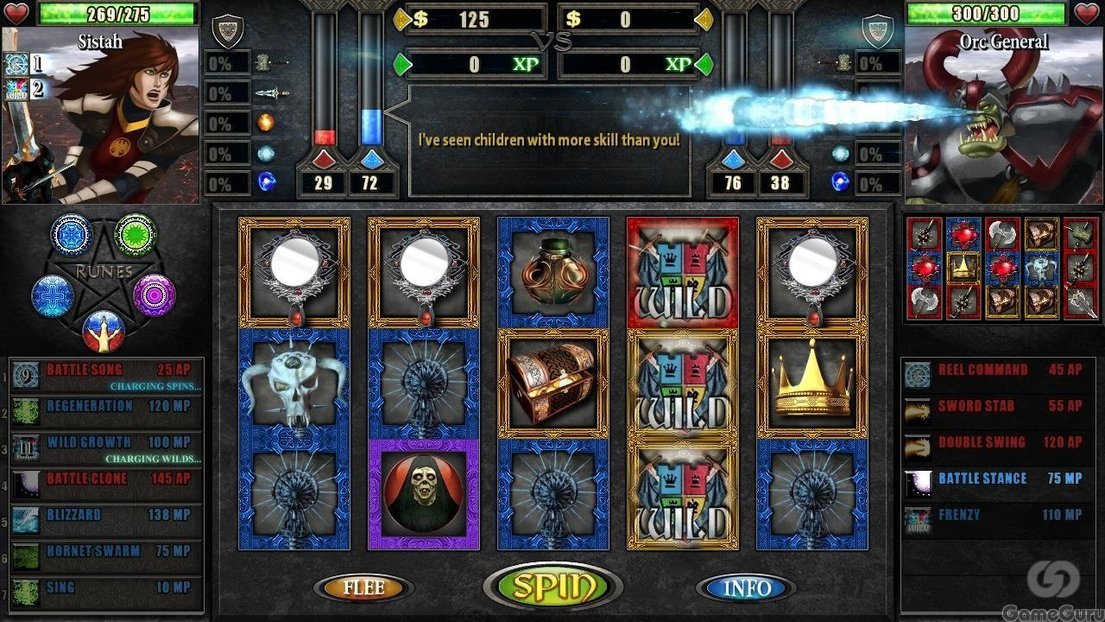Click the hooded skull reel symbol

tap(423, 493)
